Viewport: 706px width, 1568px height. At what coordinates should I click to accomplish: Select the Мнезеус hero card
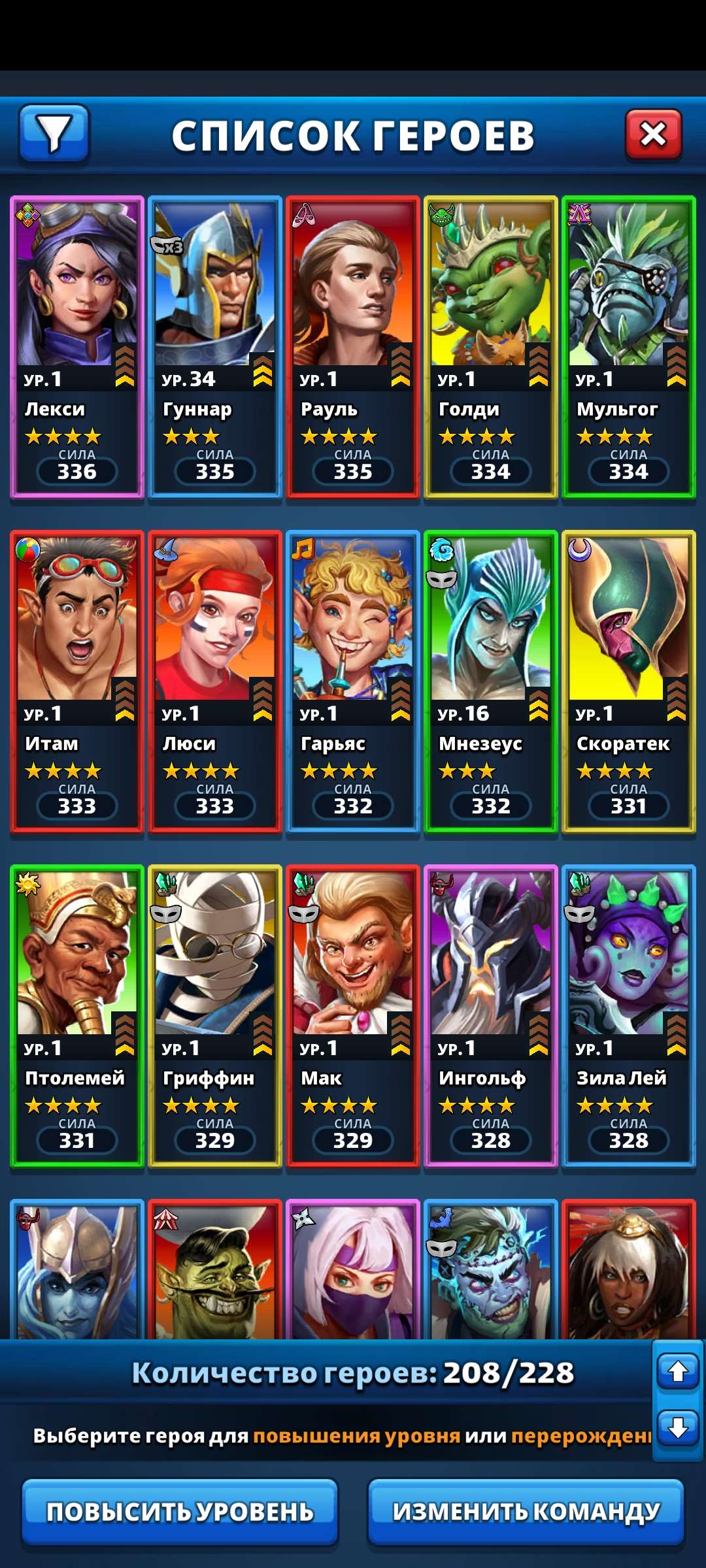pyautogui.click(x=491, y=681)
